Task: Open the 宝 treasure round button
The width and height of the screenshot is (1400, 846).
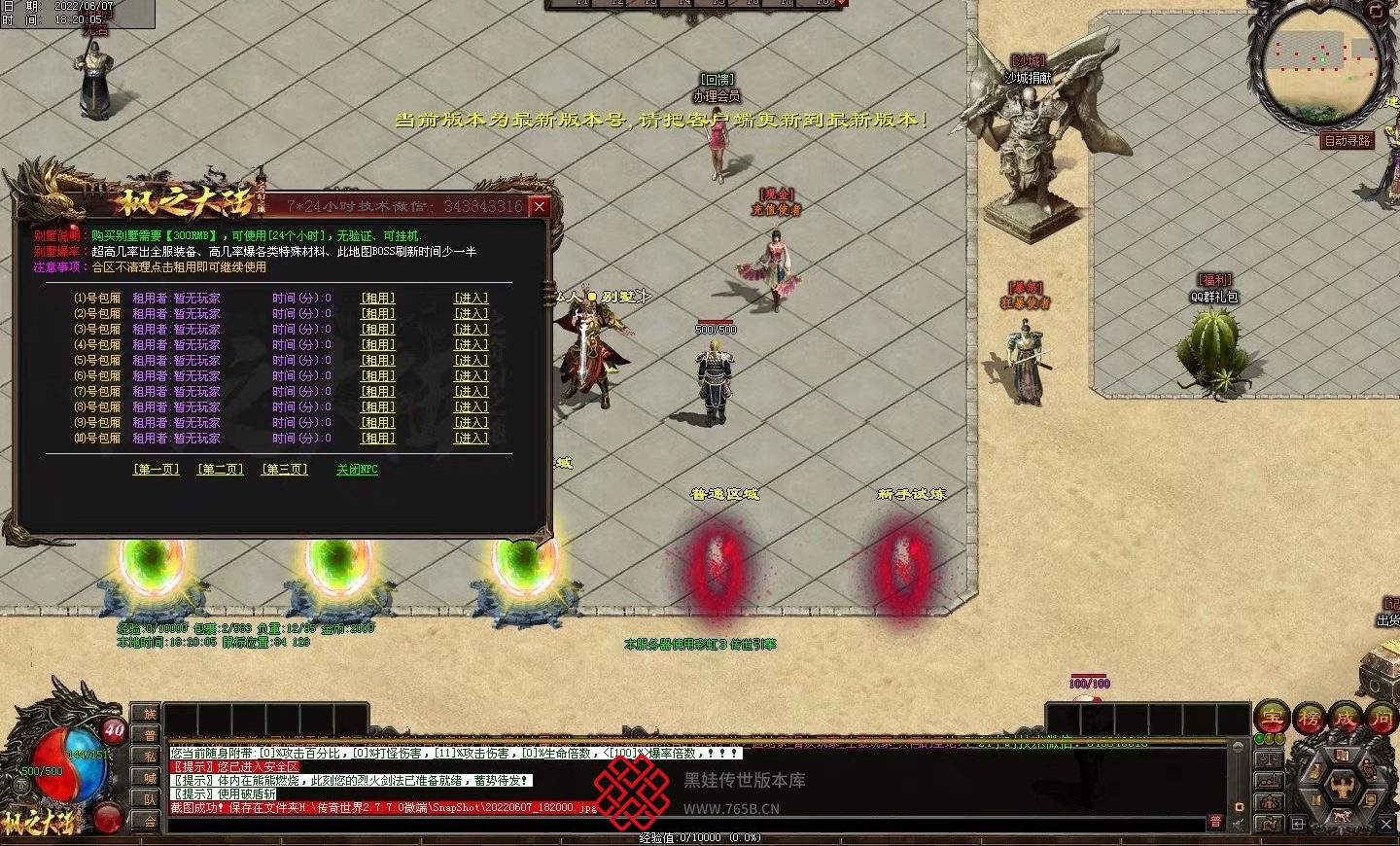Action: (x=1272, y=718)
